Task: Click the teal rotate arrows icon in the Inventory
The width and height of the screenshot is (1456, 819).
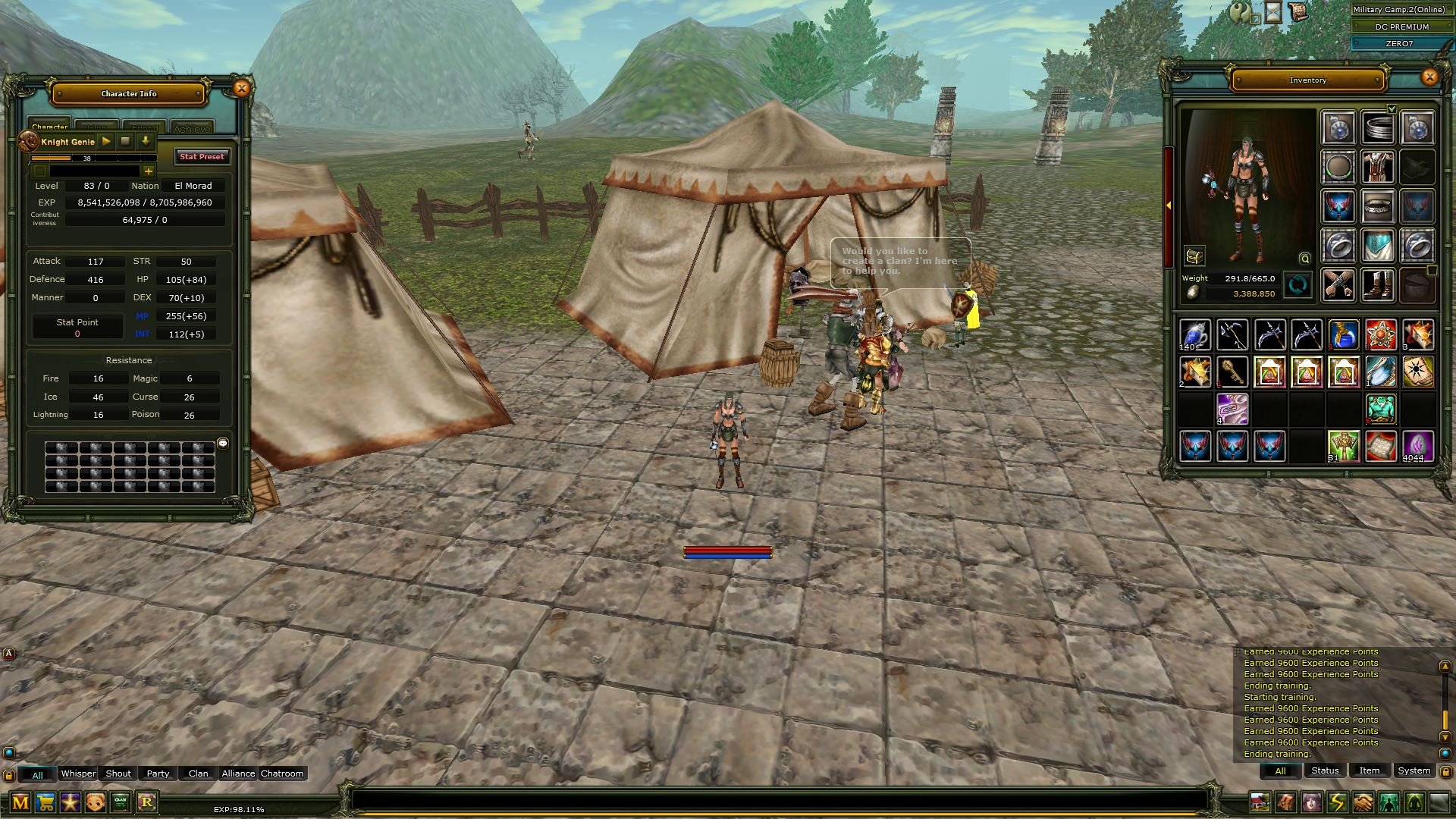Action: pyautogui.click(x=1298, y=285)
